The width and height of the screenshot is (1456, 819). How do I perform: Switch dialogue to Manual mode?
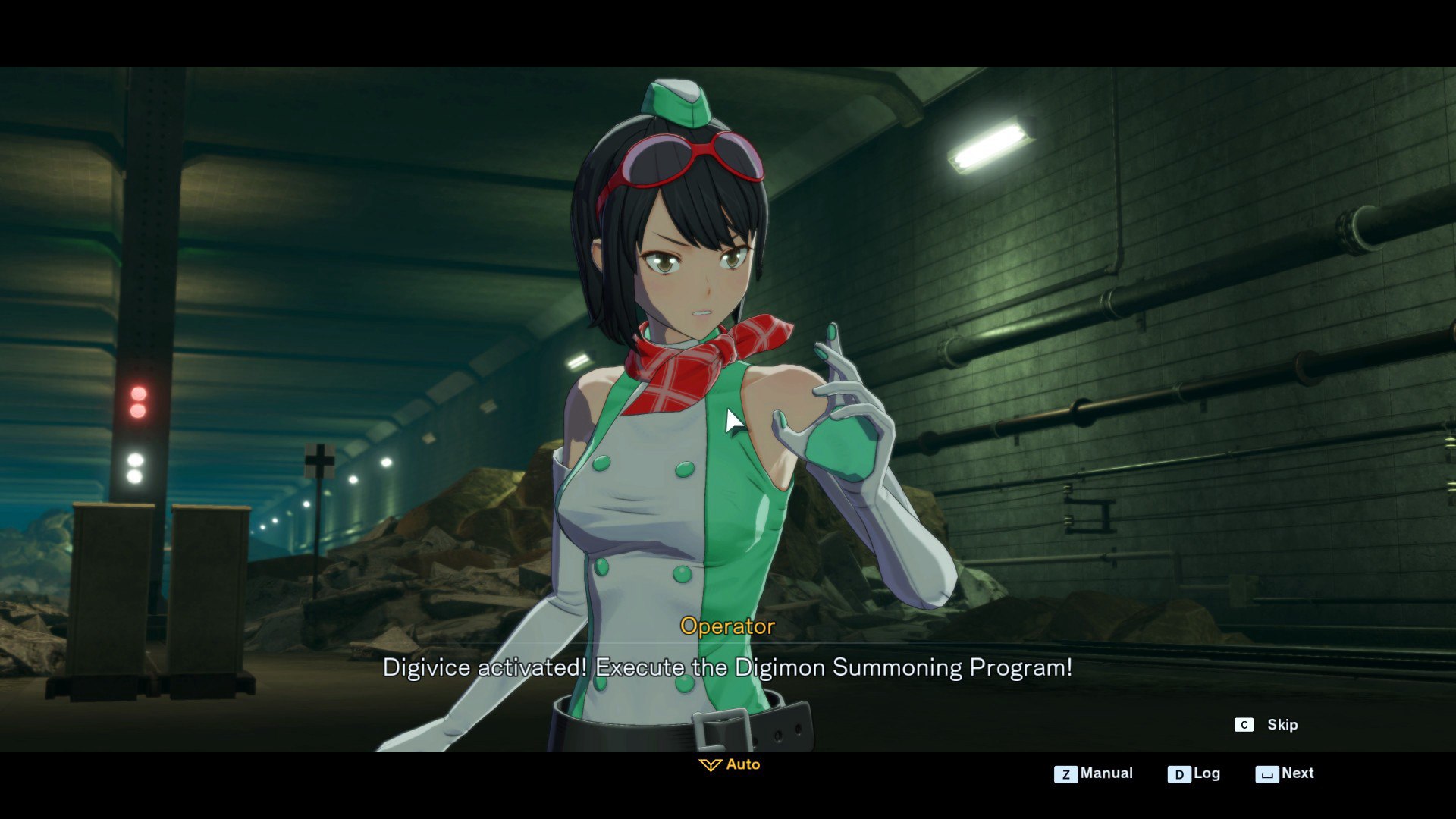[x=1094, y=773]
